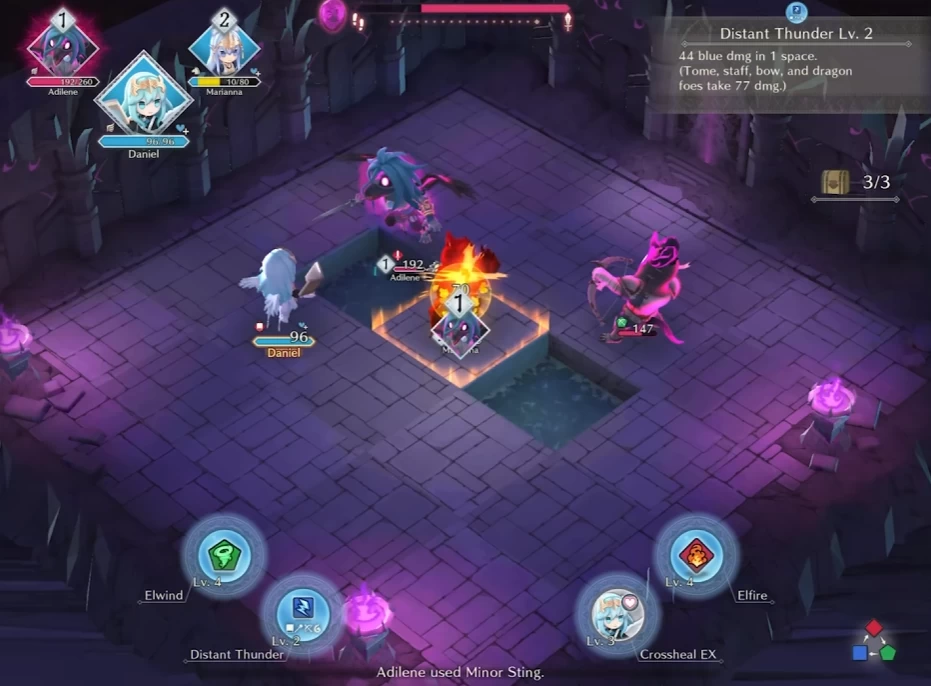Select Adilene's enemy portrait
This screenshot has width=931, height=686.
[64, 44]
